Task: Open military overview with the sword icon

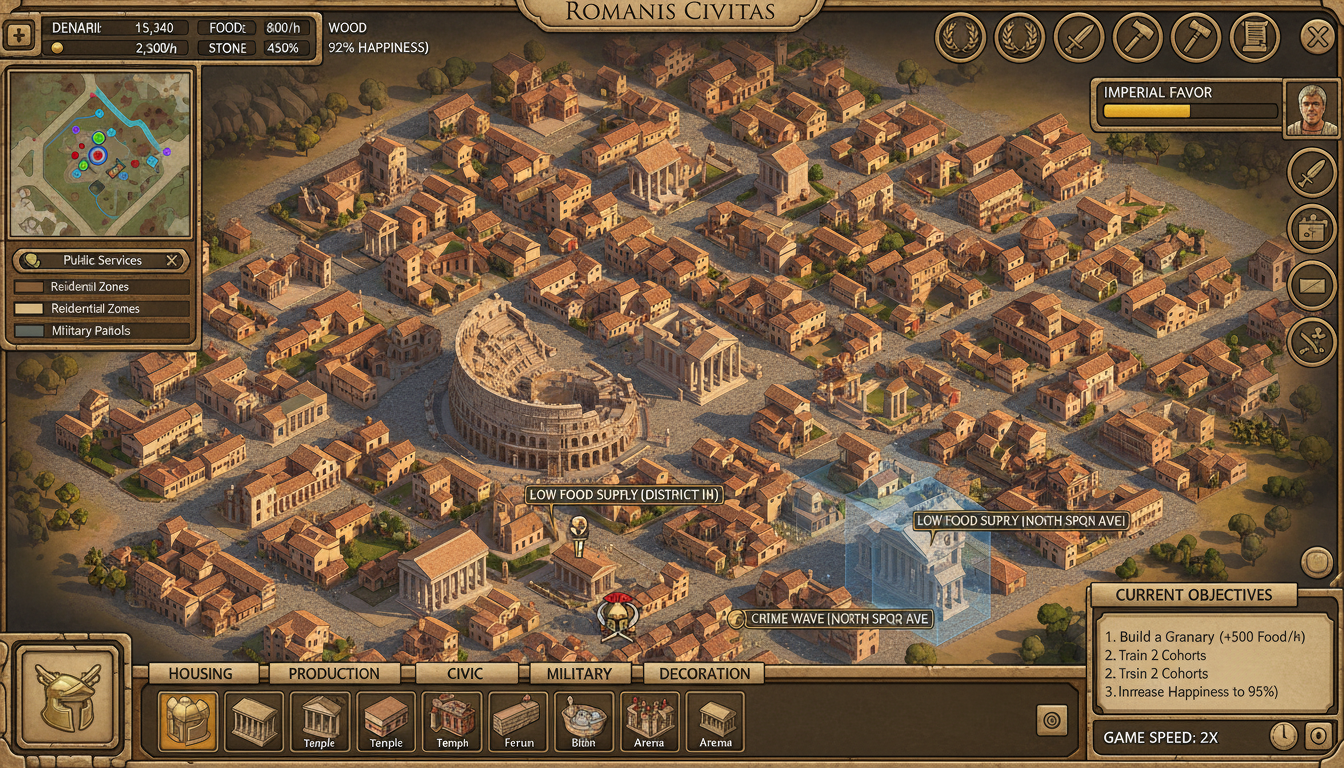Action: pyautogui.click(x=1079, y=38)
